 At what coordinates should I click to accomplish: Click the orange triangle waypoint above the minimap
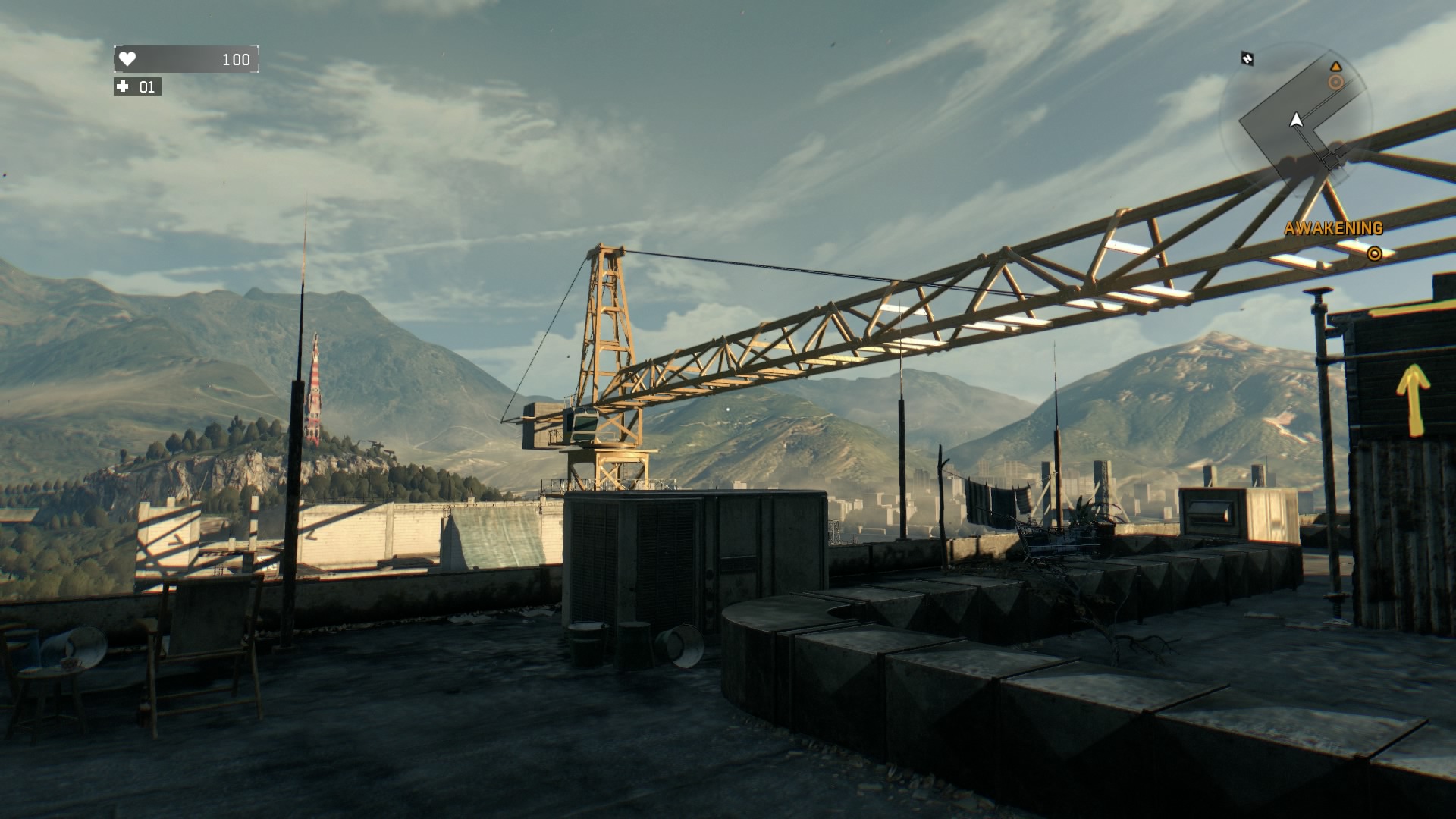[1336, 67]
